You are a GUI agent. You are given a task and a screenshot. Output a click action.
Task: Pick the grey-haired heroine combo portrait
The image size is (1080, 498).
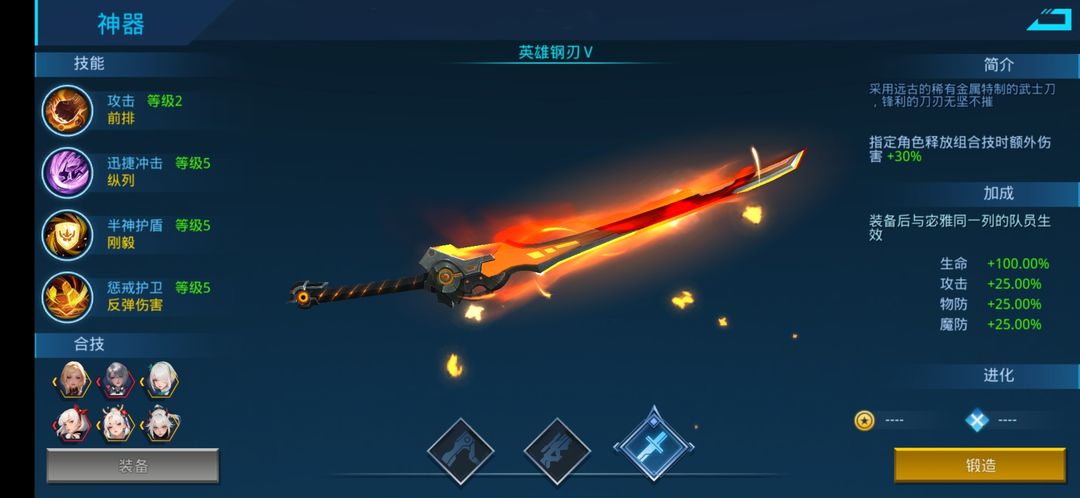(x=117, y=380)
